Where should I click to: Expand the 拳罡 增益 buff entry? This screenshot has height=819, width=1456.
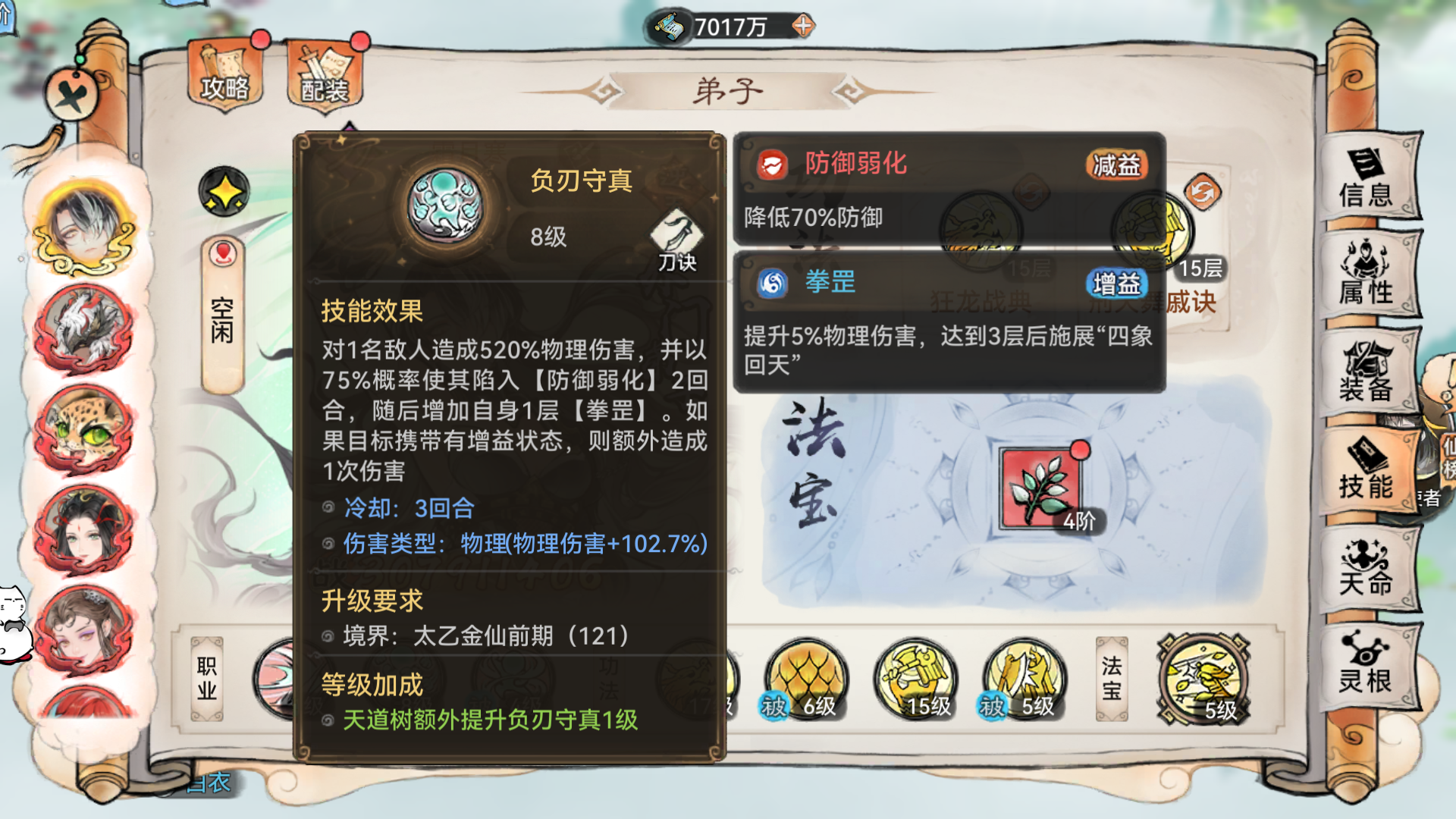pyautogui.click(x=830, y=284)
